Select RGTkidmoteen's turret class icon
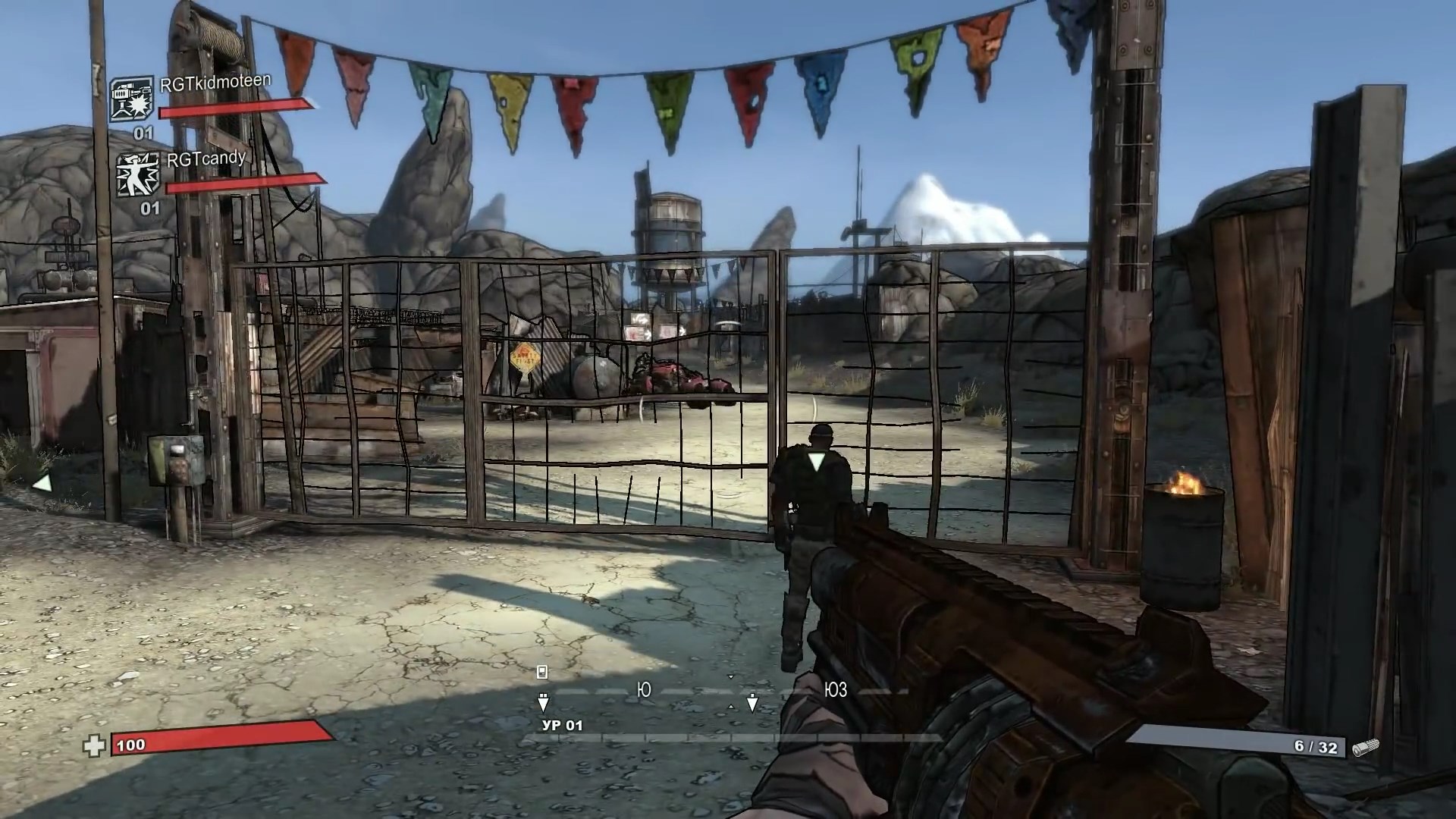 pyautogui.click(x=130, y=100)
